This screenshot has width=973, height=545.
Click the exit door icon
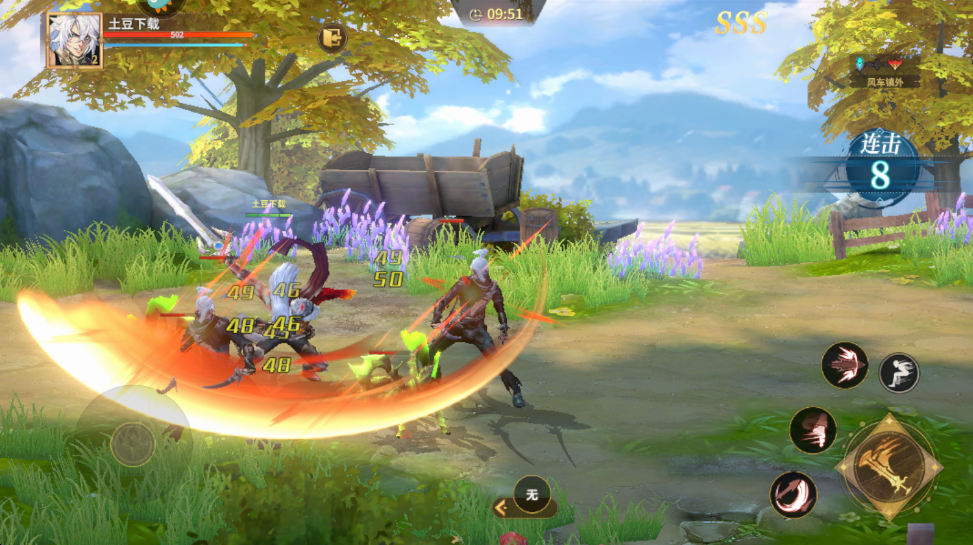point(332,39)
